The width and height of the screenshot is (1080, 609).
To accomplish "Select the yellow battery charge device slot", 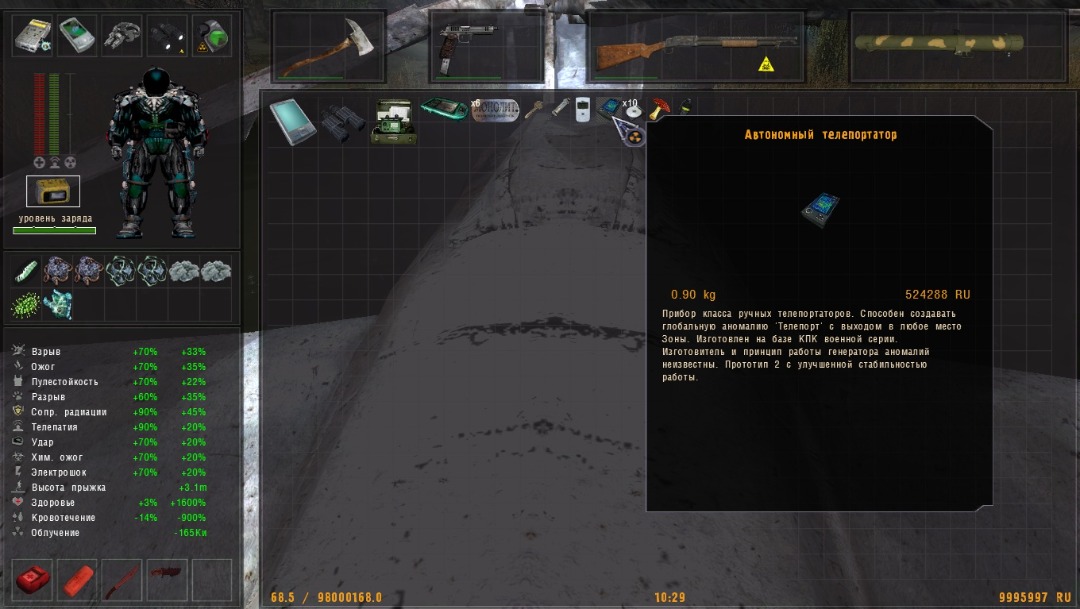I will (53, 191).
